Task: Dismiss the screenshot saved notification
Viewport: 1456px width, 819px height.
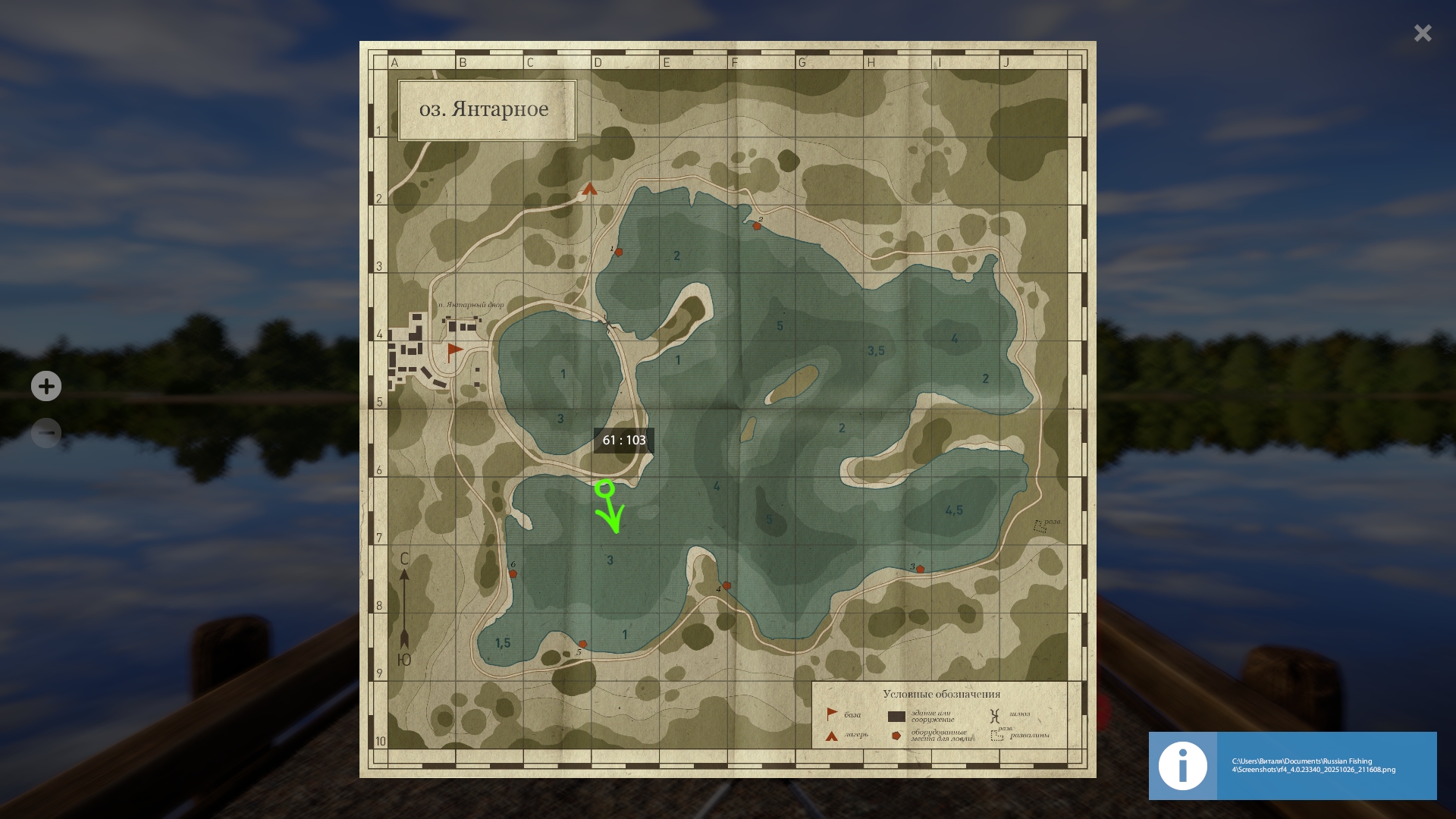Action: click(1292, 765)
